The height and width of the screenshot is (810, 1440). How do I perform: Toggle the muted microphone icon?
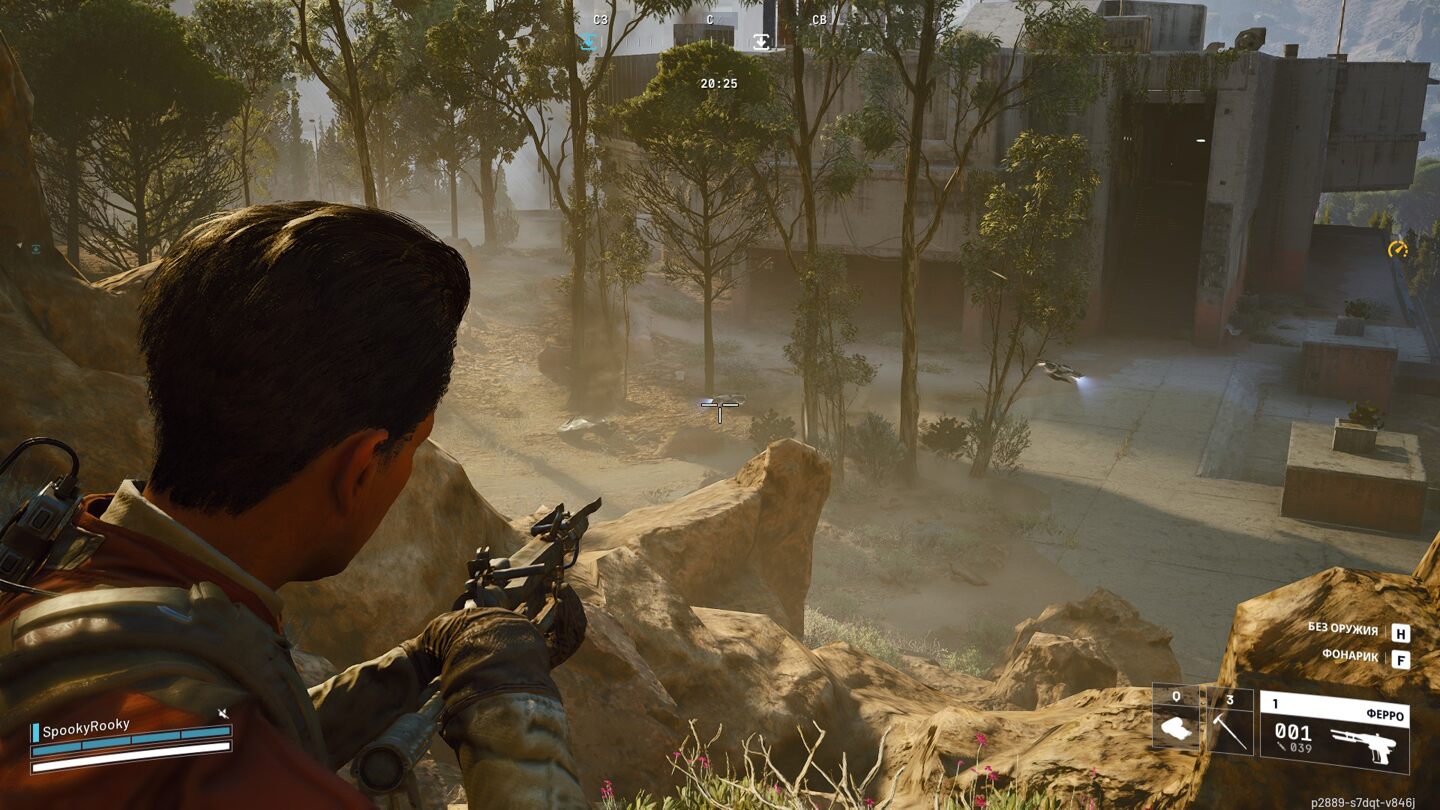click(223, 714)
